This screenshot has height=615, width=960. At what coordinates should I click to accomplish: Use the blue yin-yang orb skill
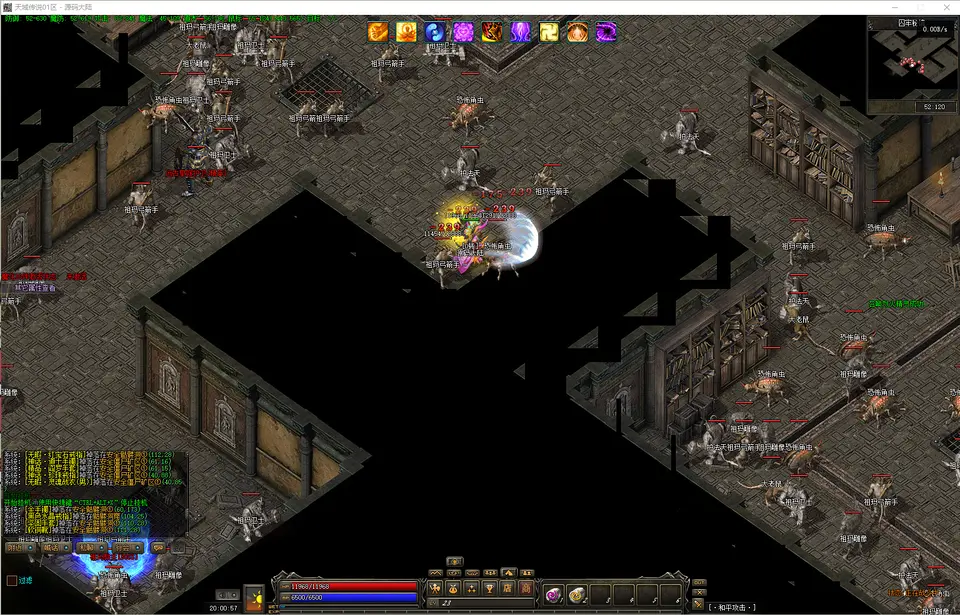[x=435, y=33]
